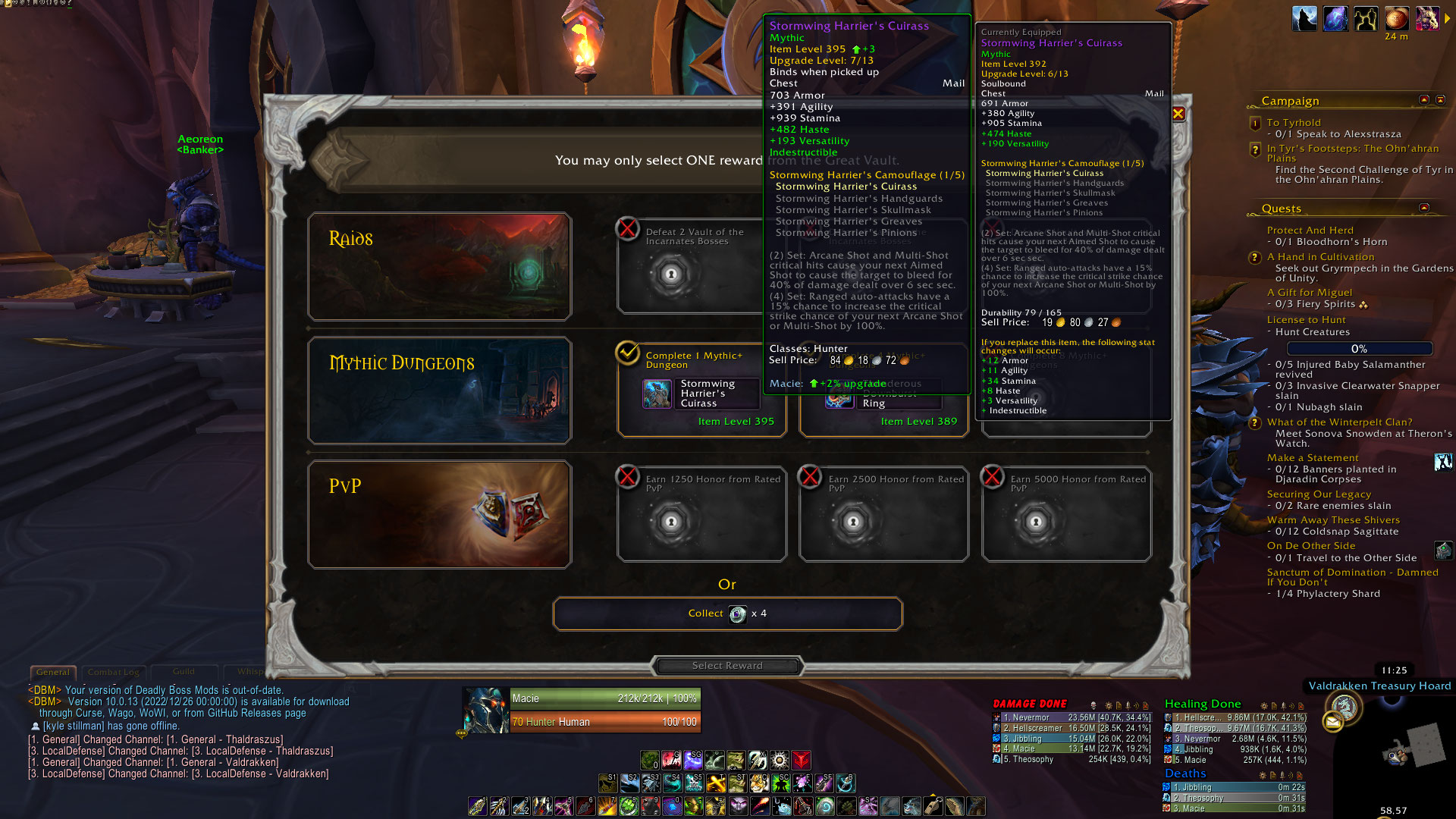Collapse the Quests tracker section
Image resolution: width=1456 pixels, height=819 pixels.
coord(1424,208)
